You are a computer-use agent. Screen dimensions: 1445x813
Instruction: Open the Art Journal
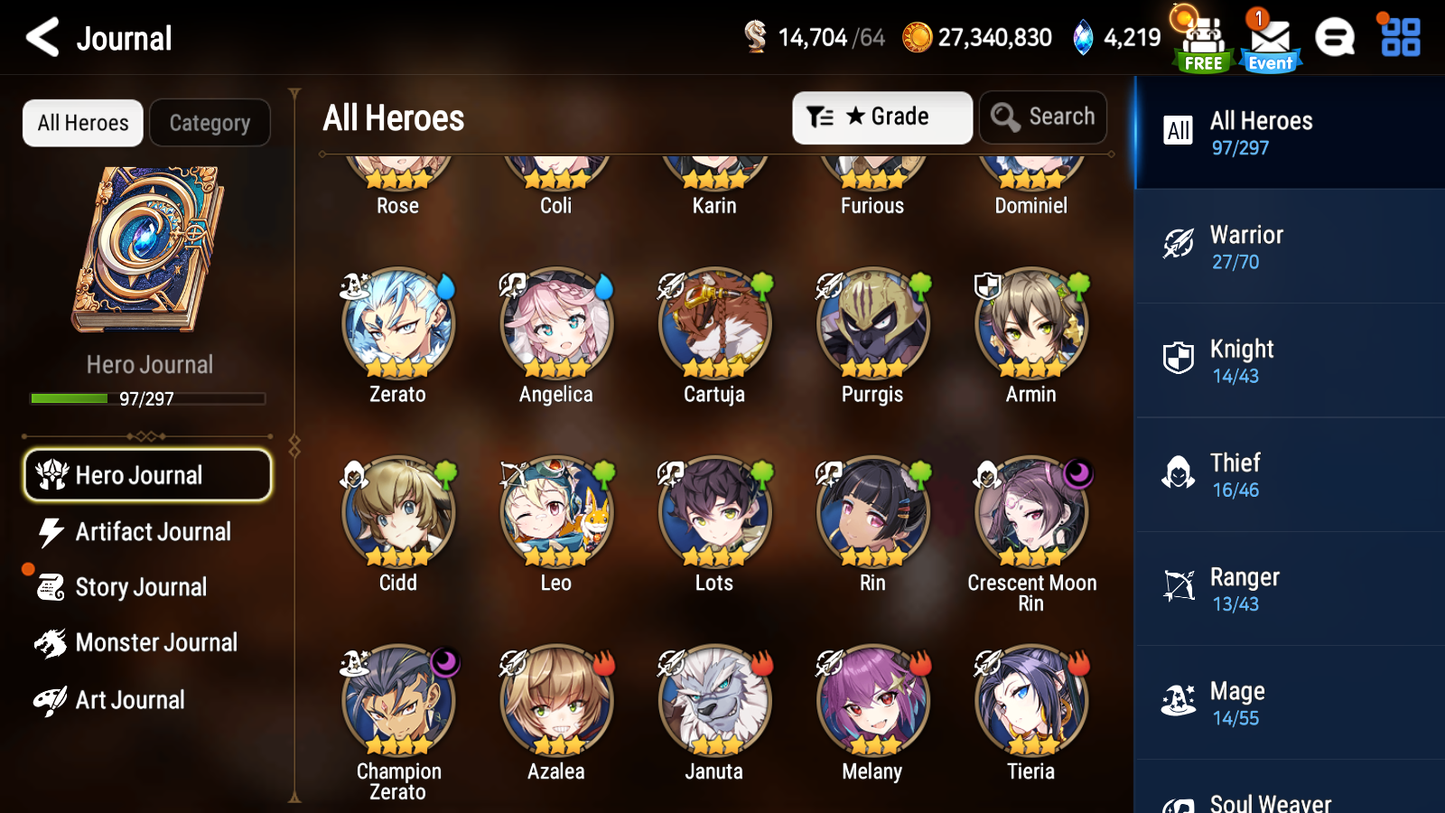[x=128, y=700]
